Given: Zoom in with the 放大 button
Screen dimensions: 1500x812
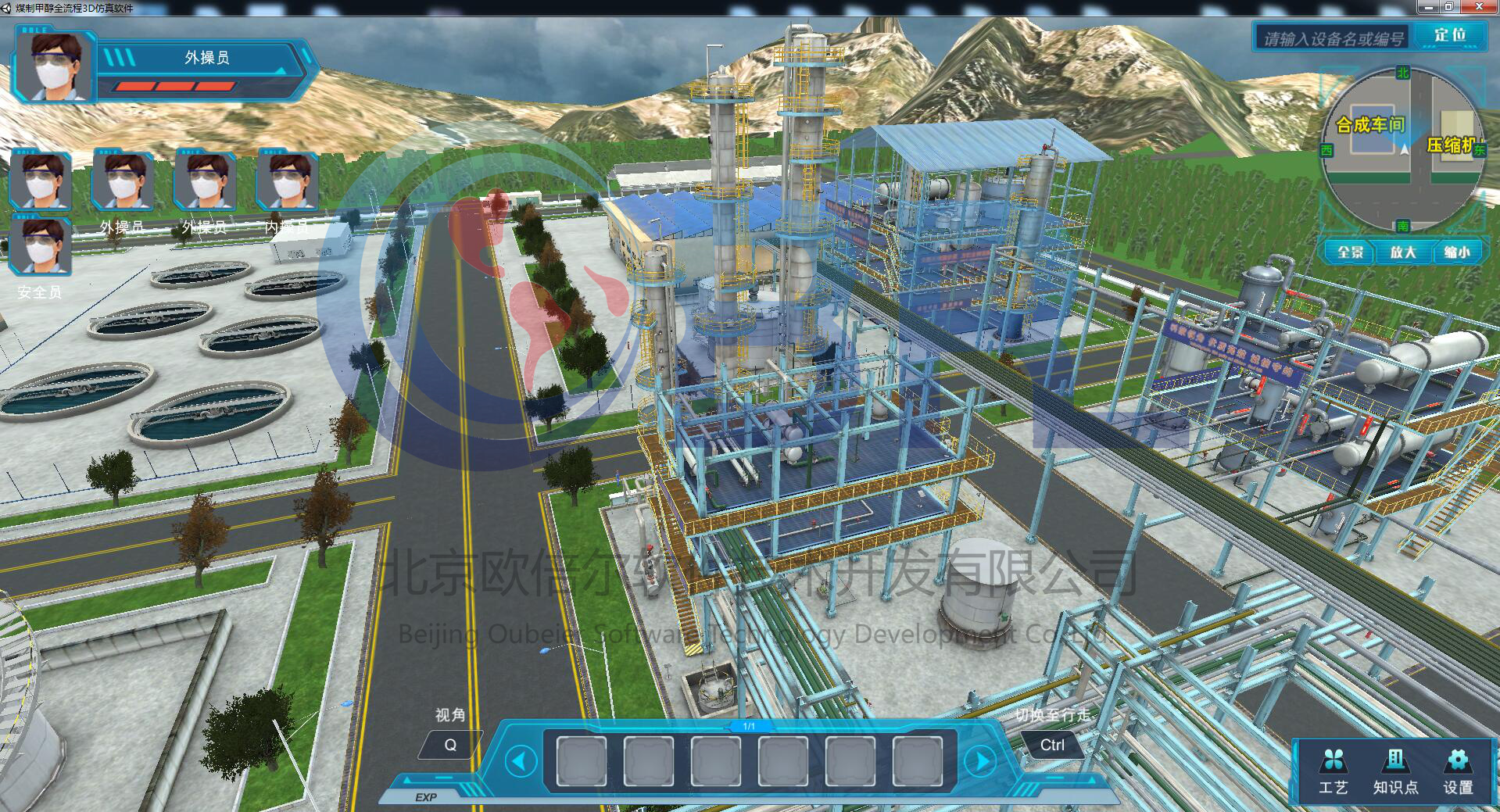Looking at the screenshot, I should tap(1403, 252).
